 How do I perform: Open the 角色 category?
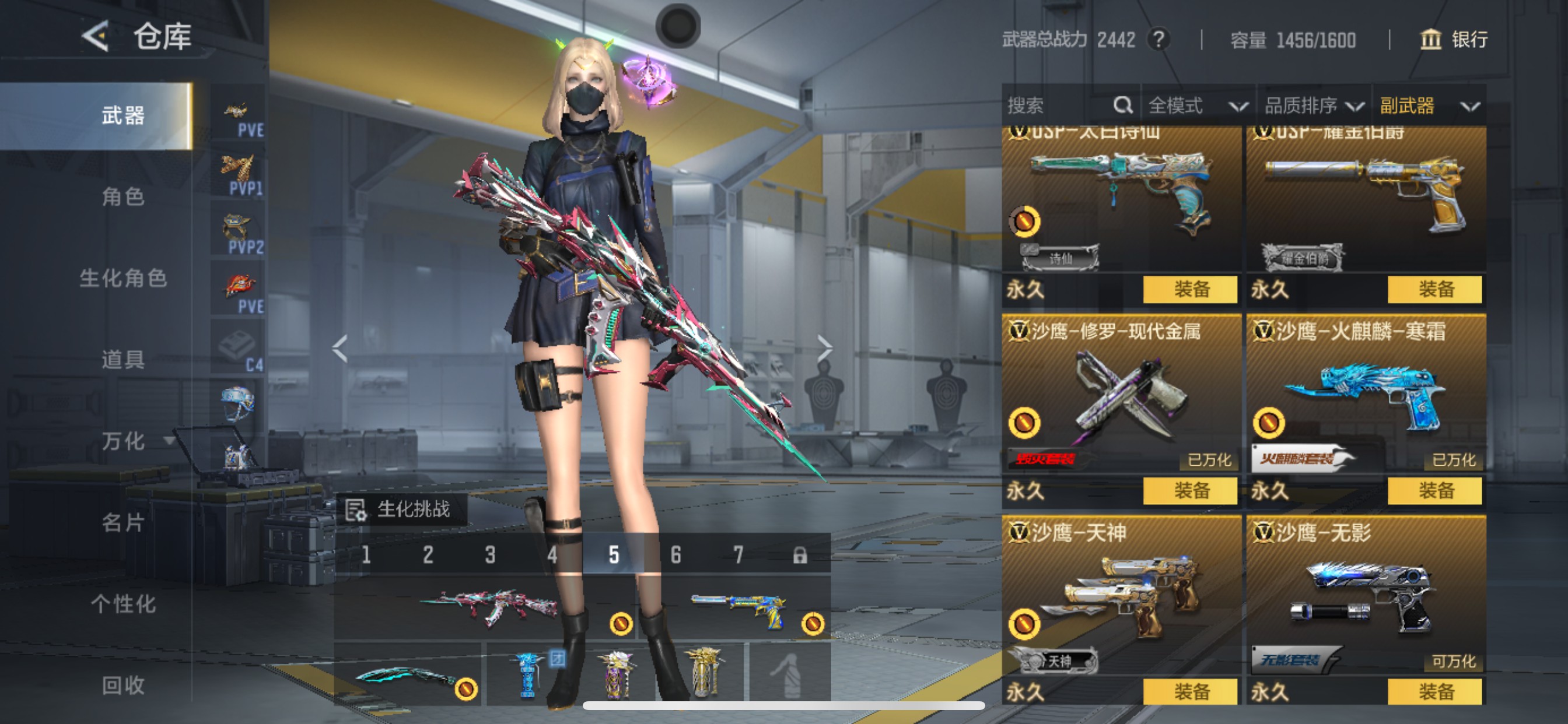point(123,196)
